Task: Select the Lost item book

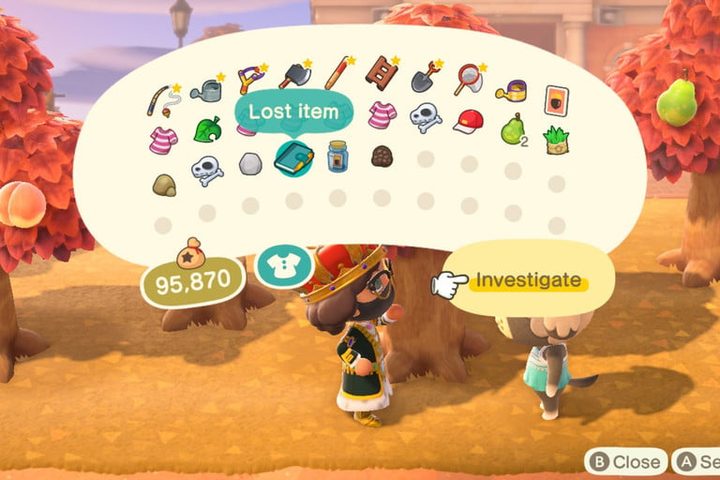Action: coord(293,158)
